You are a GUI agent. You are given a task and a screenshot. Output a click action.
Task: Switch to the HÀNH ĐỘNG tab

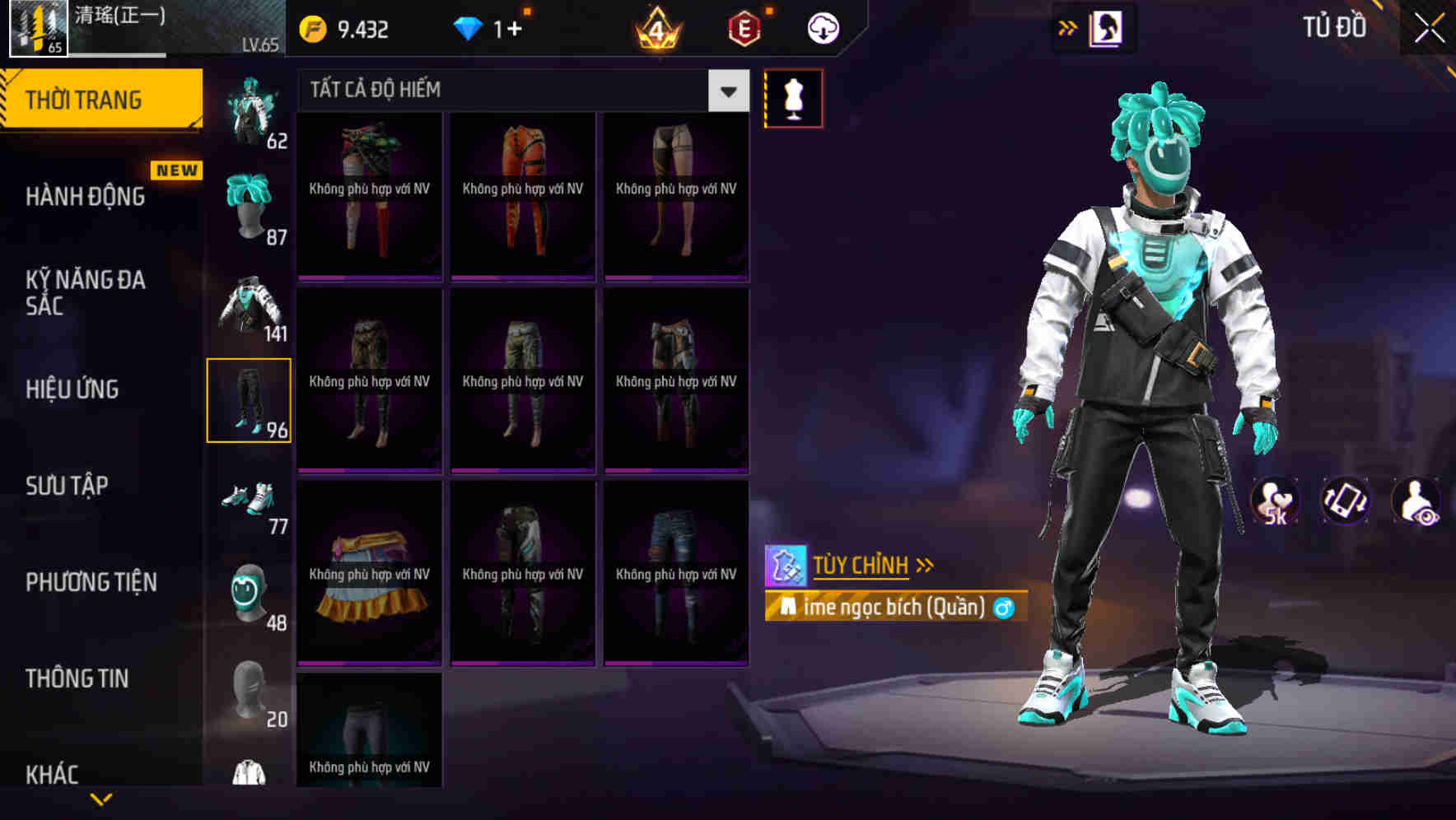click(x=86, y=196)
